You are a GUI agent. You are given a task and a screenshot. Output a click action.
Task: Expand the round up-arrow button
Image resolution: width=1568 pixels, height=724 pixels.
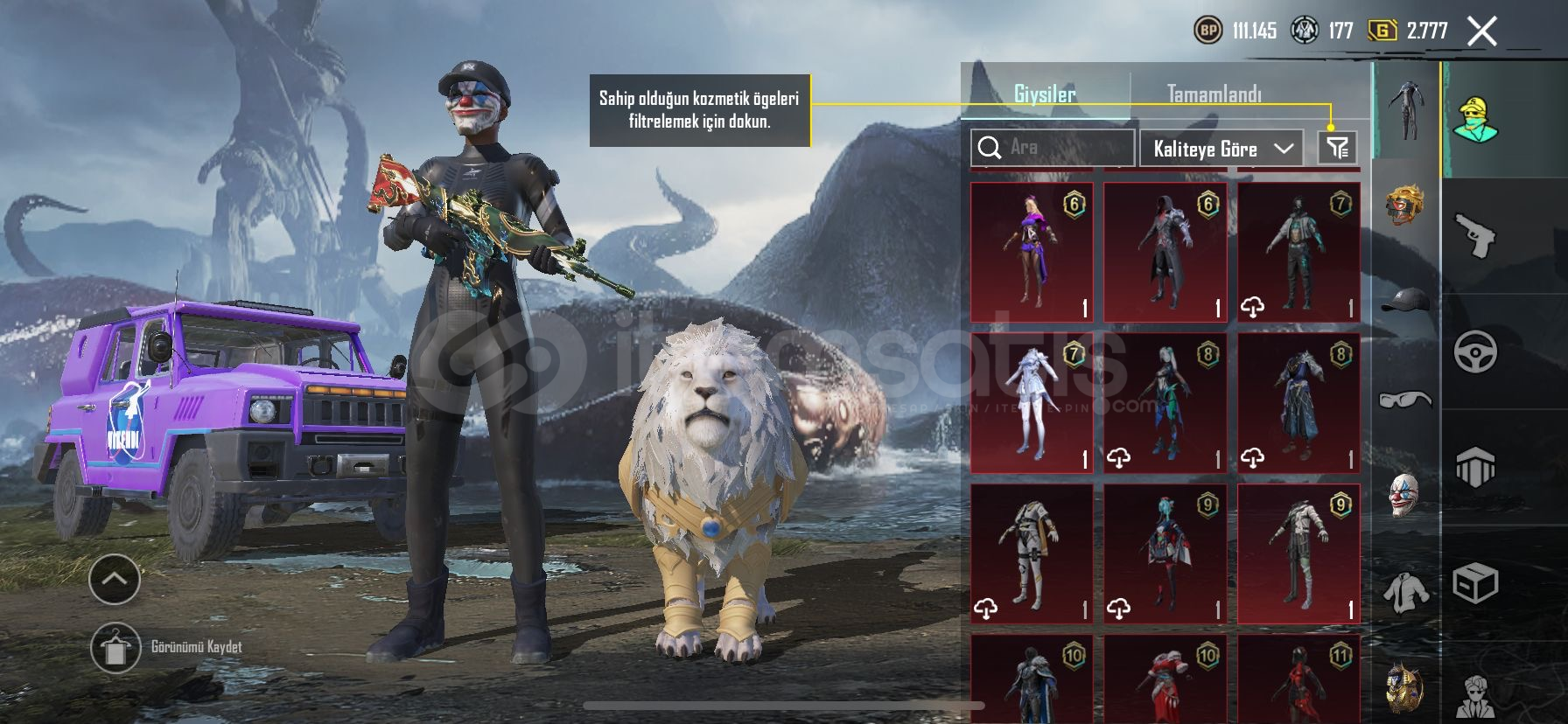point(115,579)
